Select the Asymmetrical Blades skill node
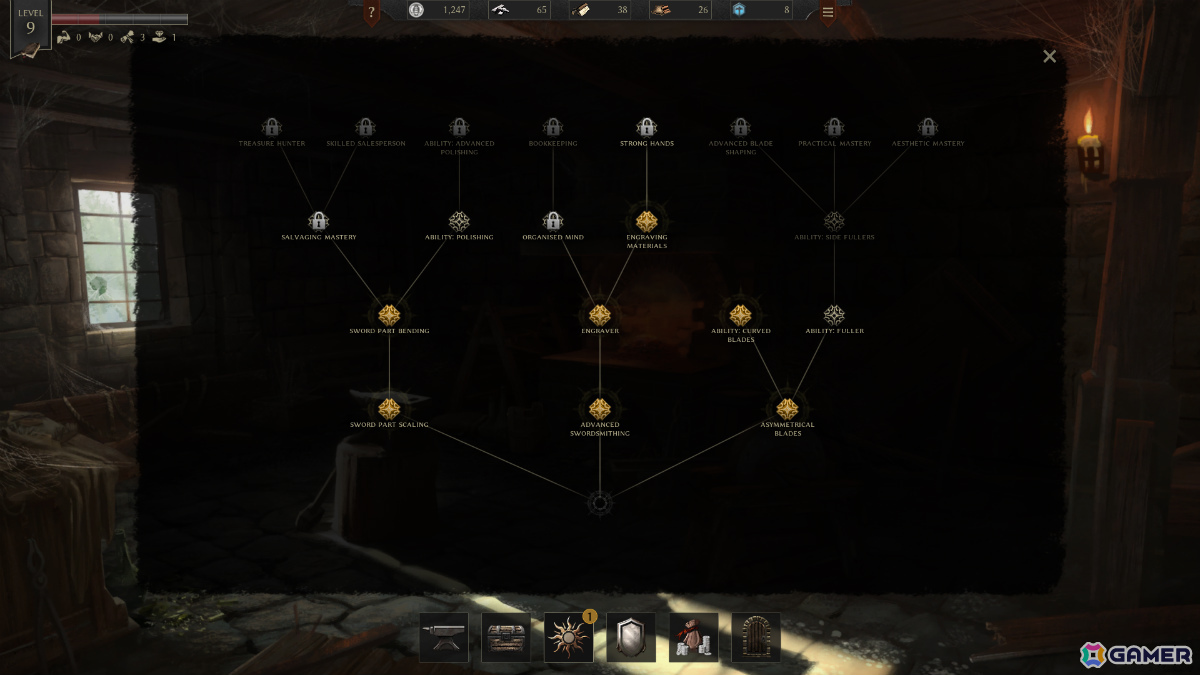1200x675 pixels. coord(787,409)
